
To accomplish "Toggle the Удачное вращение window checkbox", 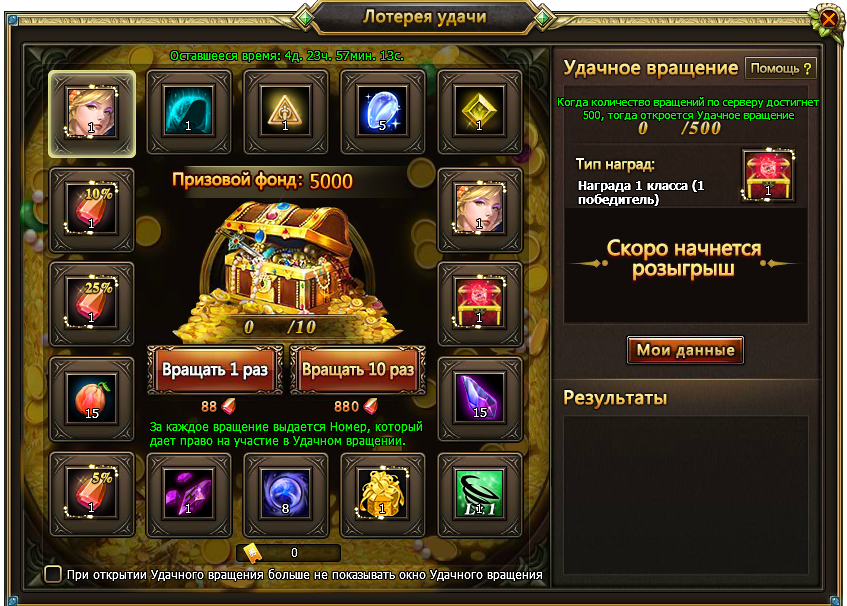I will pos(53,574).
